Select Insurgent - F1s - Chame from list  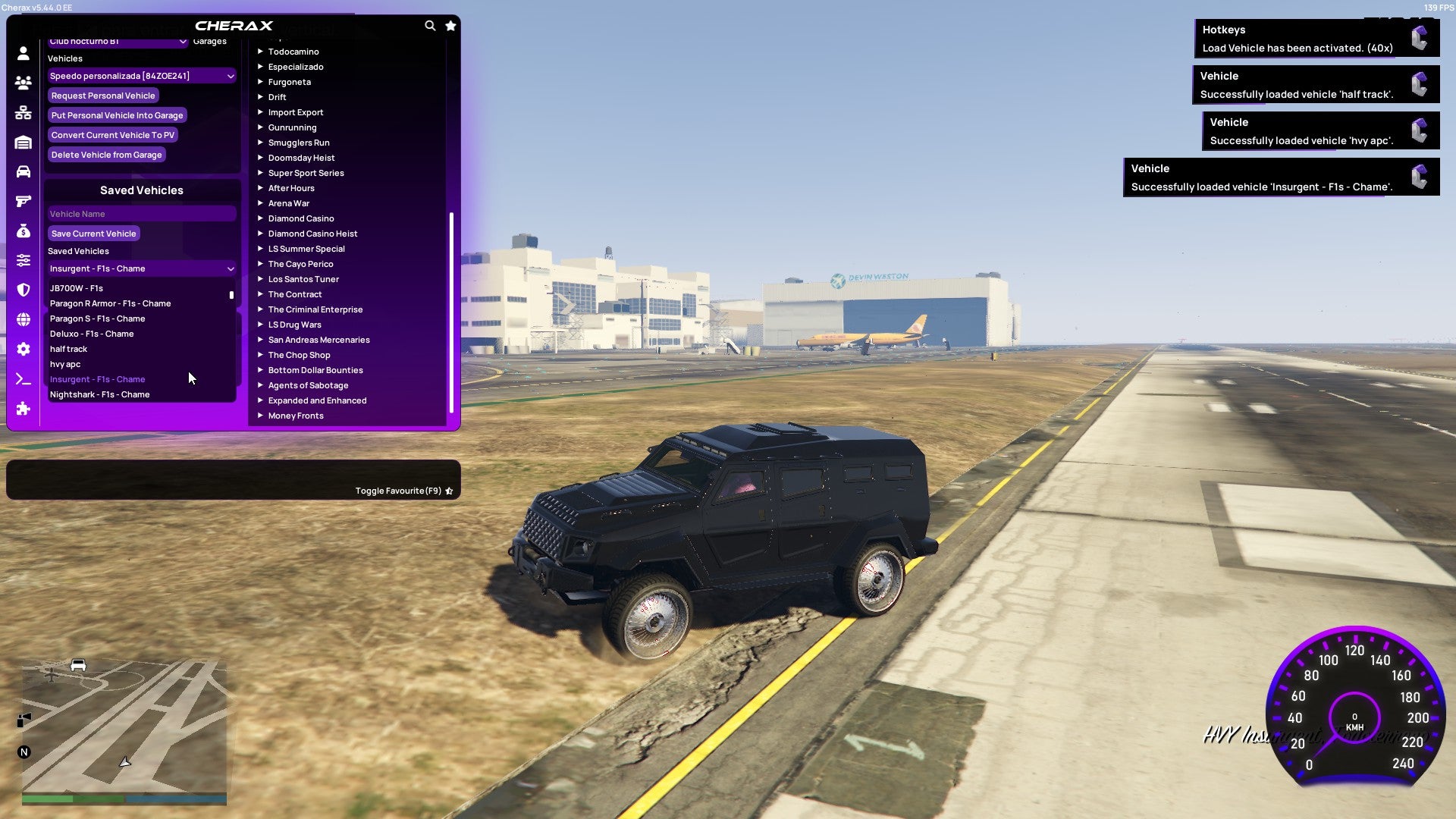tap(97, 379)
